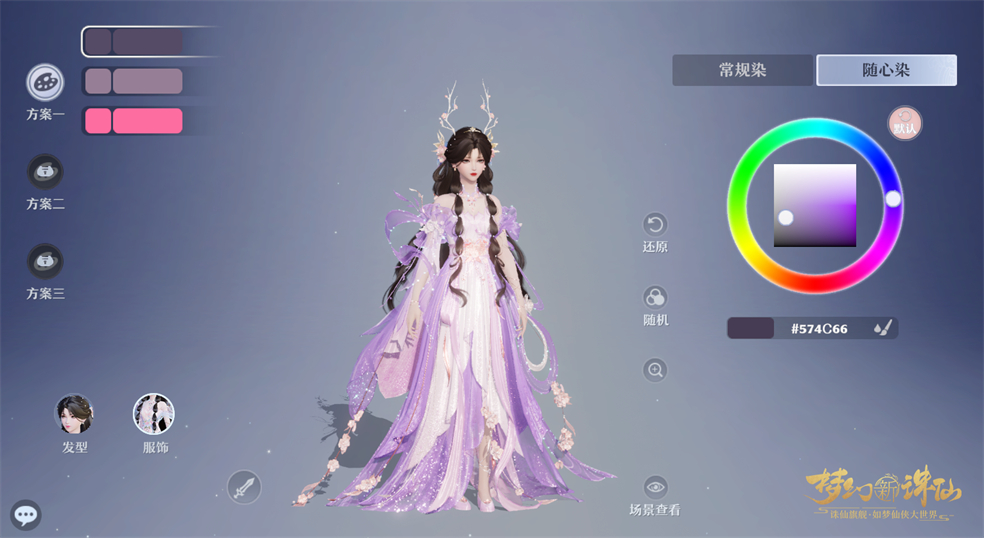The image size is (984, 538).
Task: Pick the dark purple color row
Action: click(135, 42)
